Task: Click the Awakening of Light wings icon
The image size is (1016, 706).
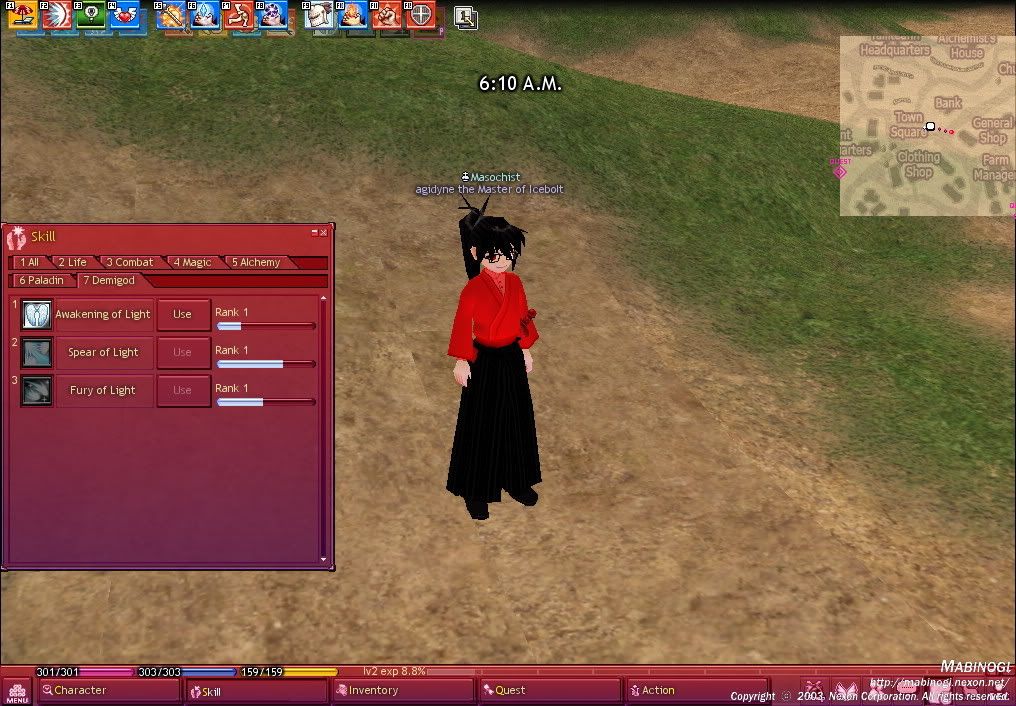Action: click(x=37, y=314)
